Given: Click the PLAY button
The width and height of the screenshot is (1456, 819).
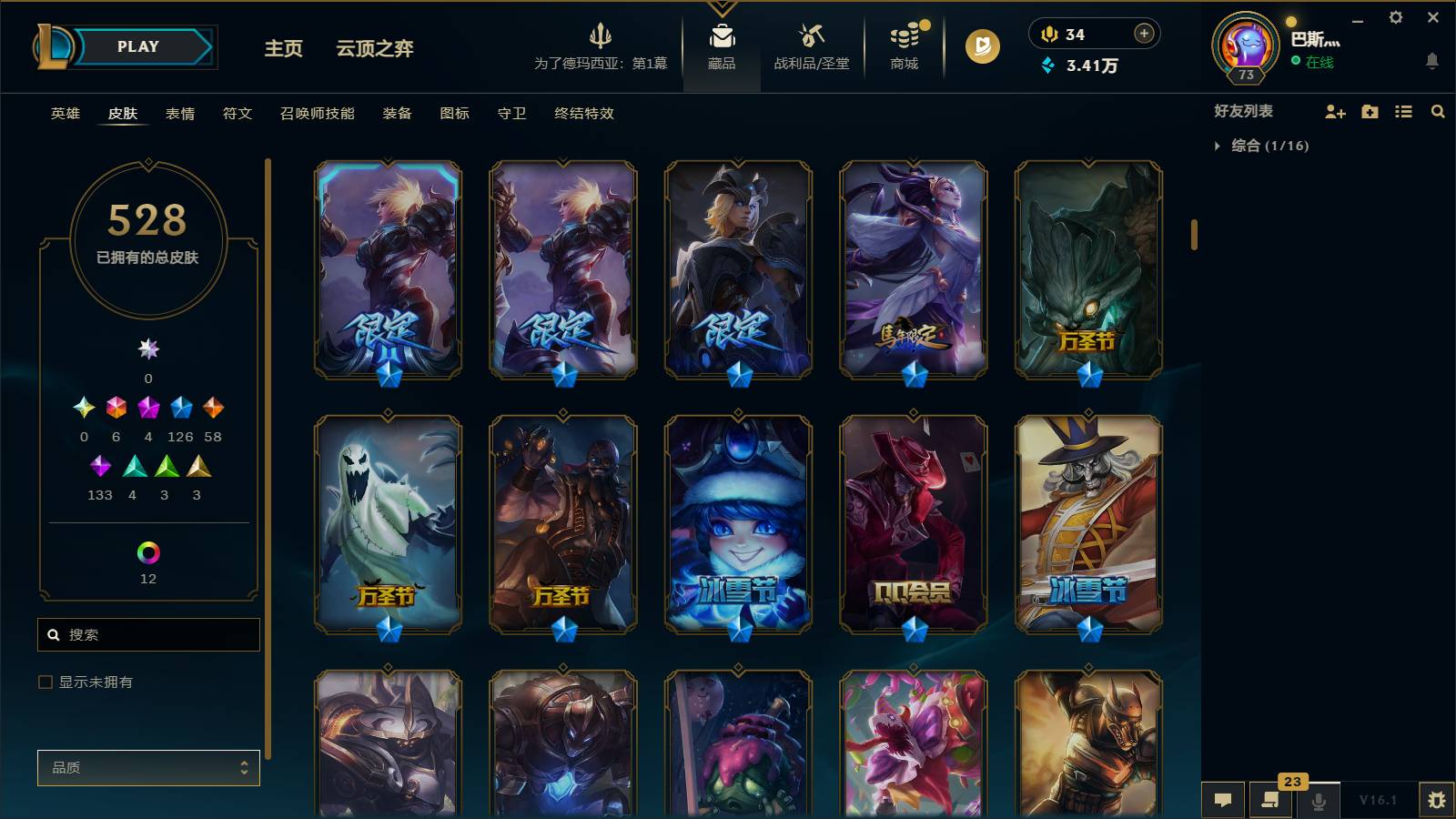Looking at the screenshot, I should click(x=137, y=46).
